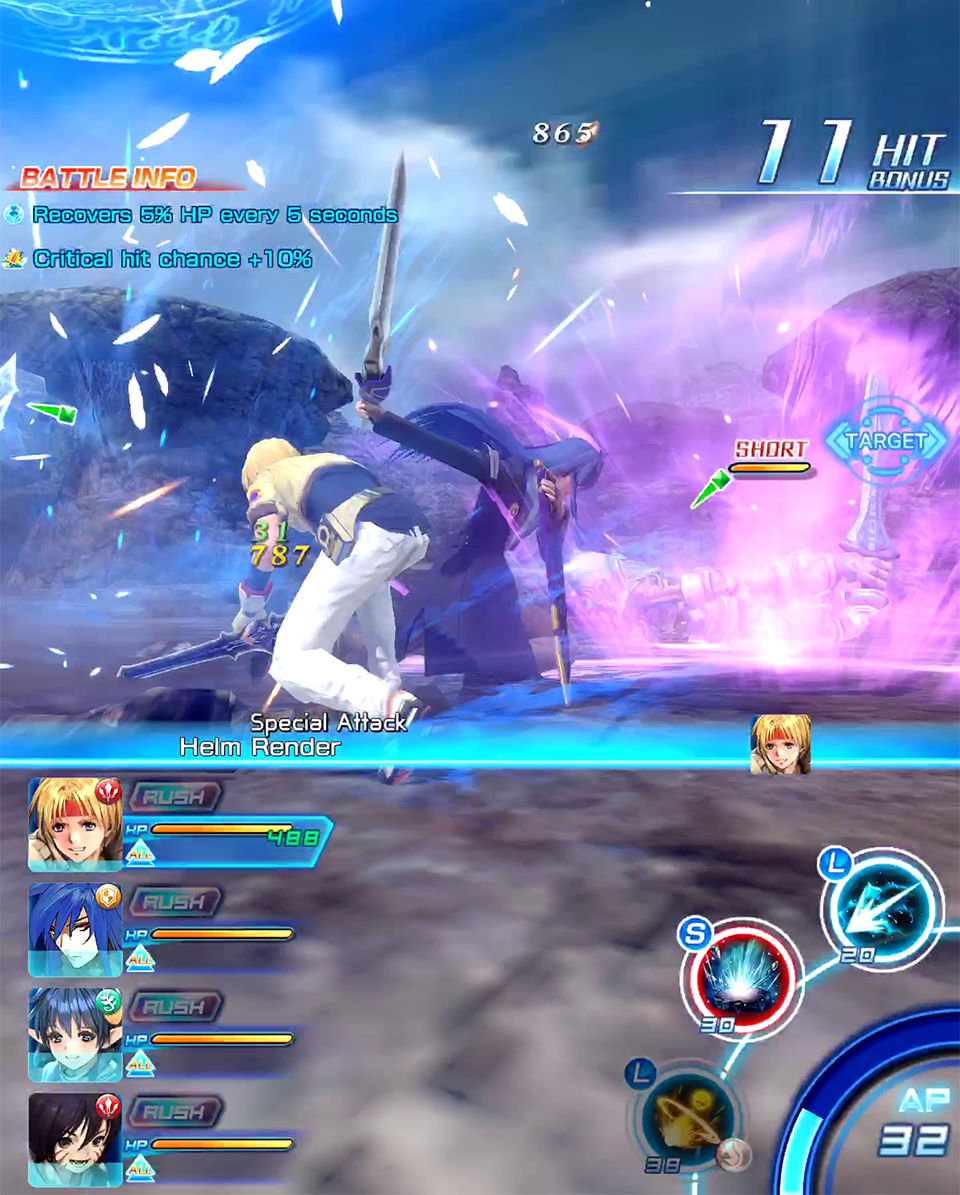Viewport: 960px width, 1195px height.
Task: Trigger RUSH for the long blue-haired man
Action: pyautogui.click(x=174, y=901)
